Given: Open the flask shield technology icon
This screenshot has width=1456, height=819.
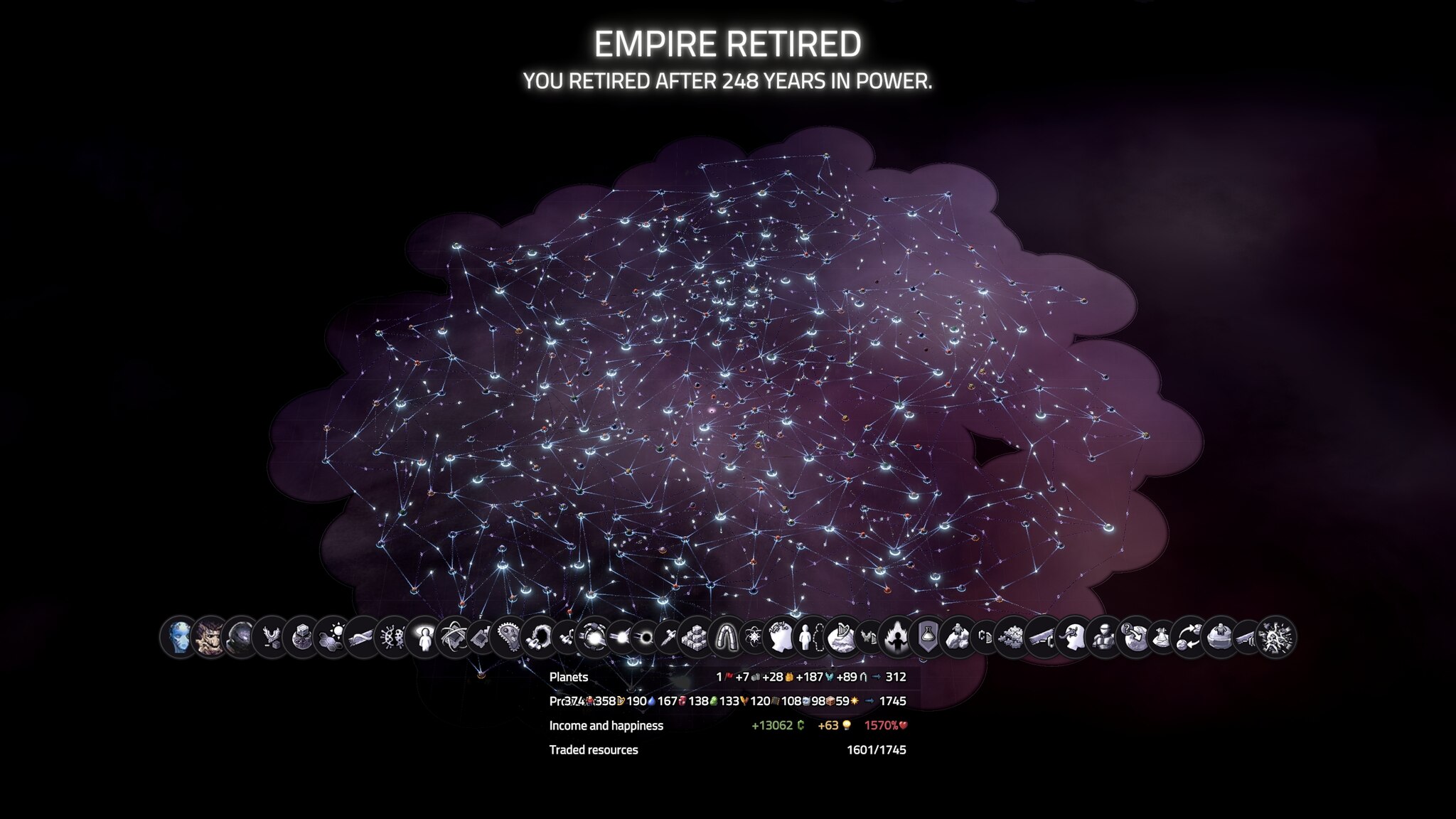Looking at the screenshot, I should click(x=927, y=636).
